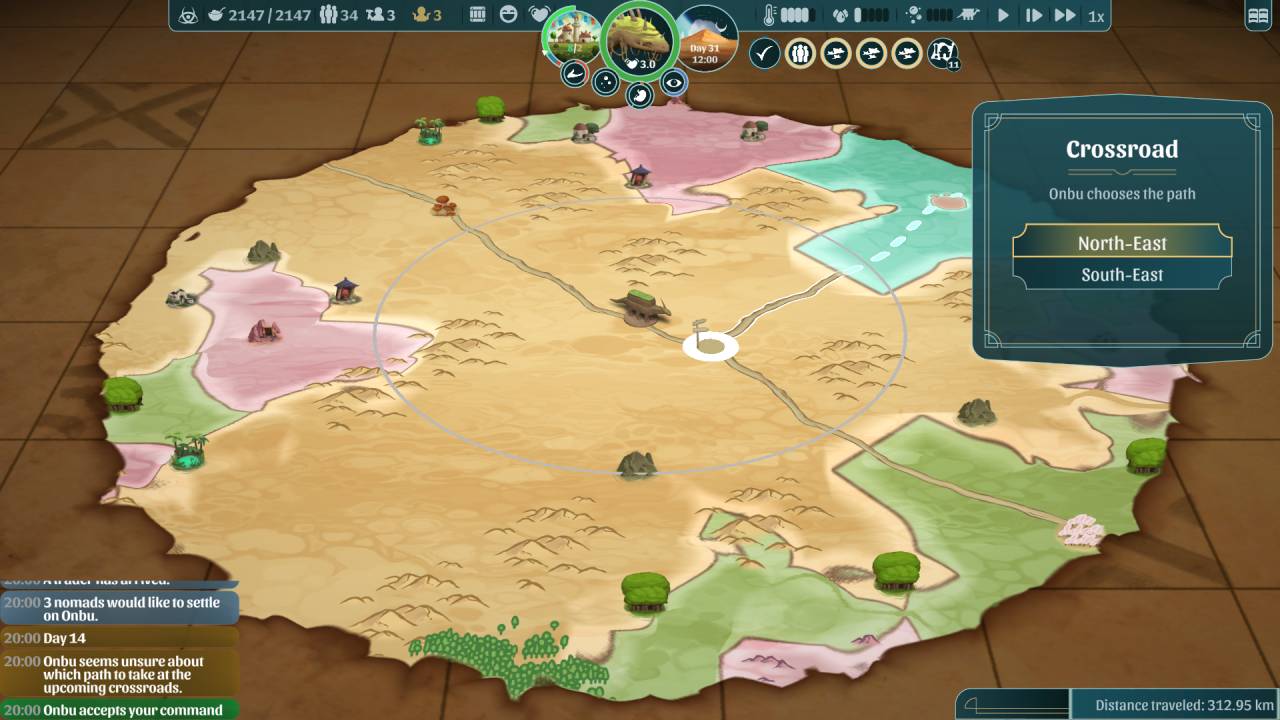The width and height of the screenshot is (1280, 720).
Task: Open the notifications icon showing 11
Action: (941, 53)
